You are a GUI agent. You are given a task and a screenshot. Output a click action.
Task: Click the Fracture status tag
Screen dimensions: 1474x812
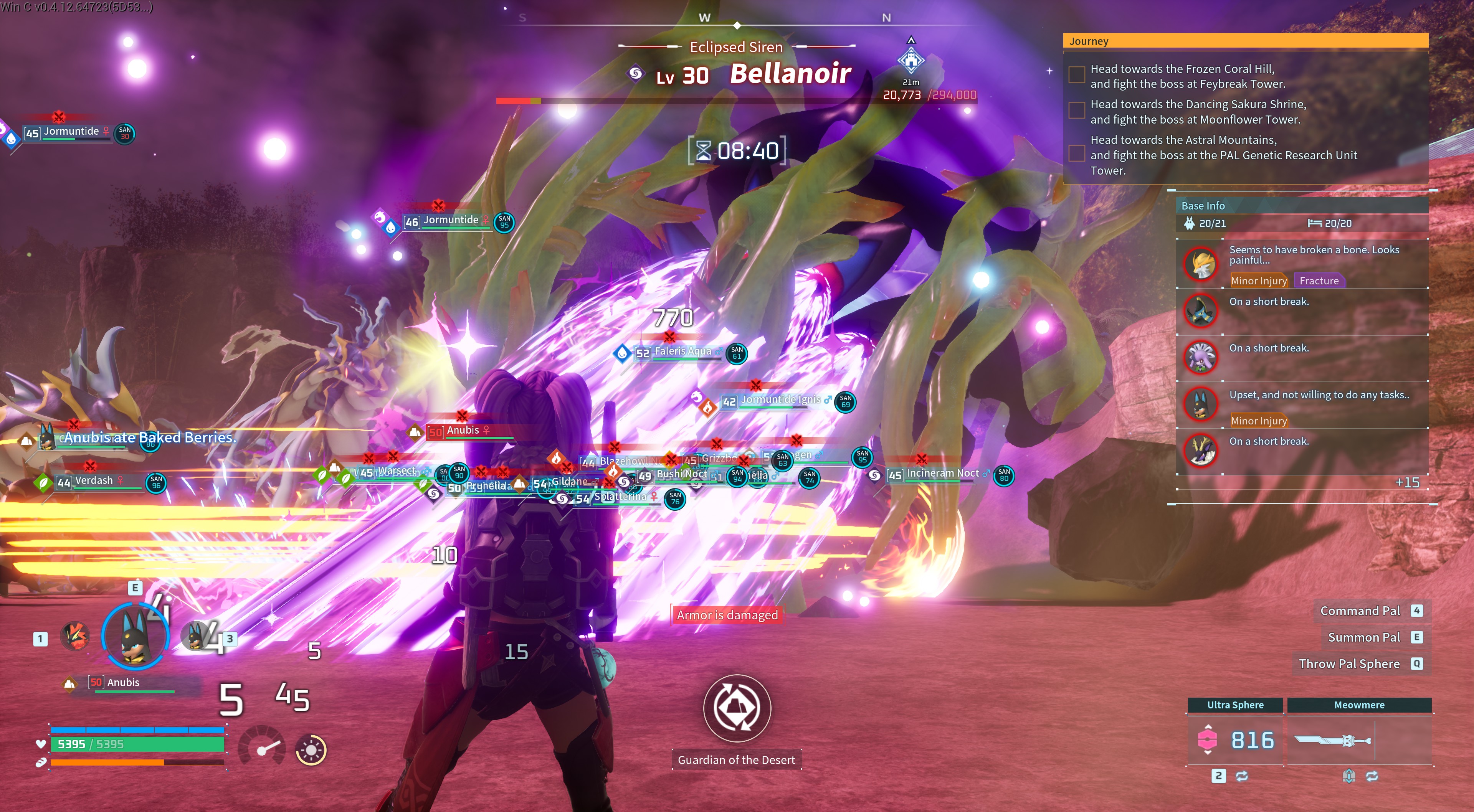(x=1319, y=281)
